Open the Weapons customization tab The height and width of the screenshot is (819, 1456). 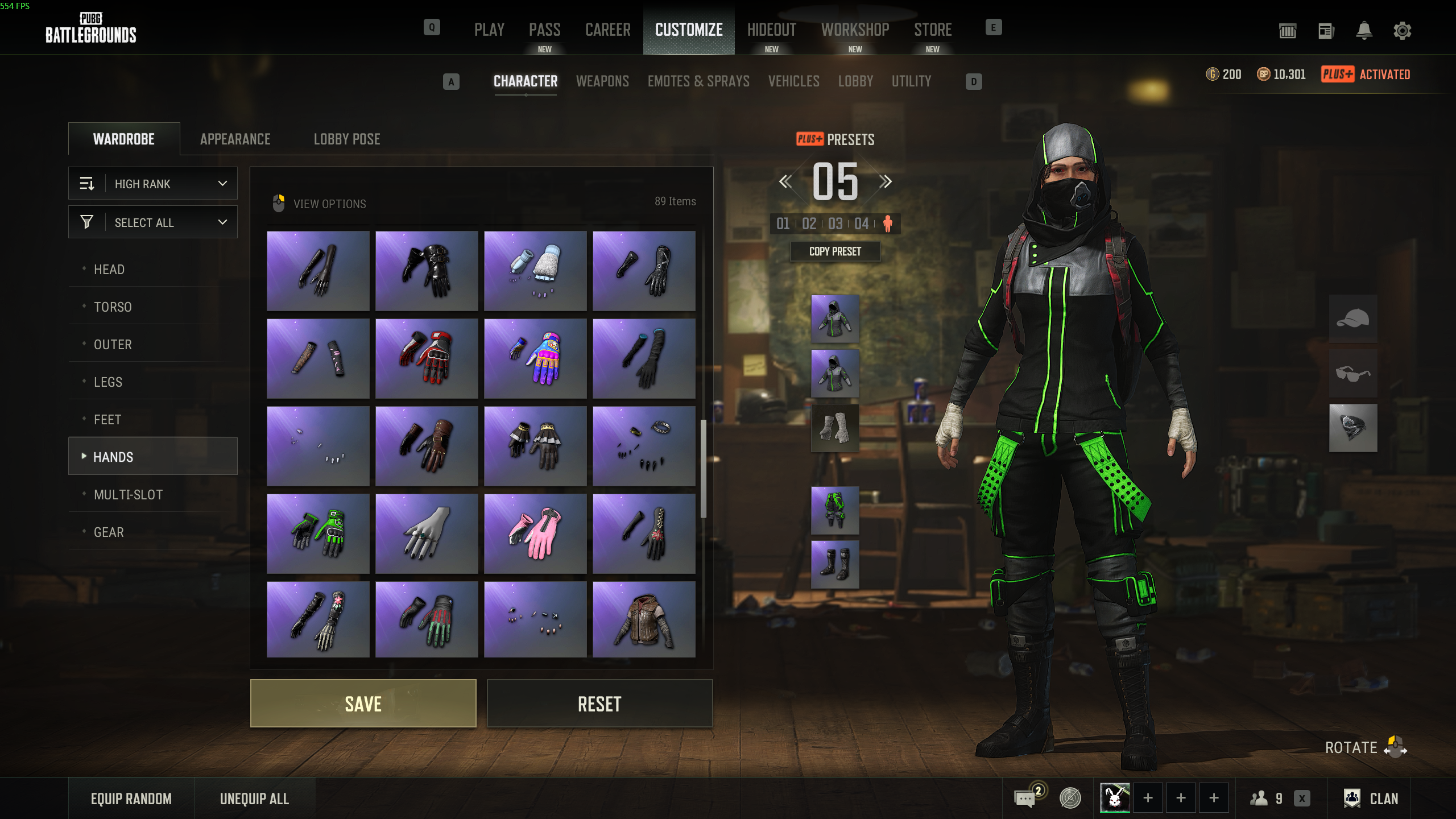pos(602,81)
